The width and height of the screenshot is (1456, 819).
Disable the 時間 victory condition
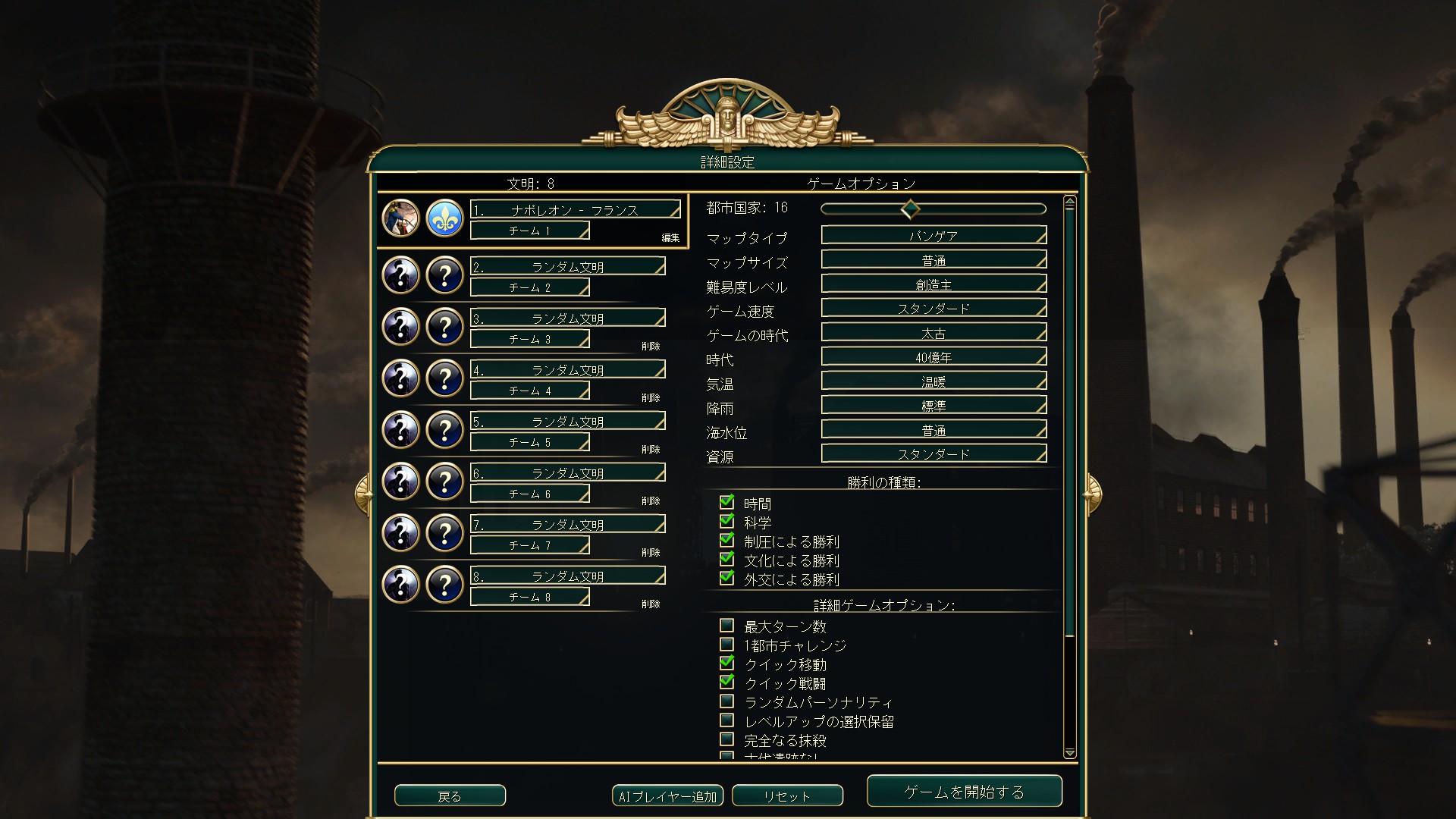click(726, 502)
